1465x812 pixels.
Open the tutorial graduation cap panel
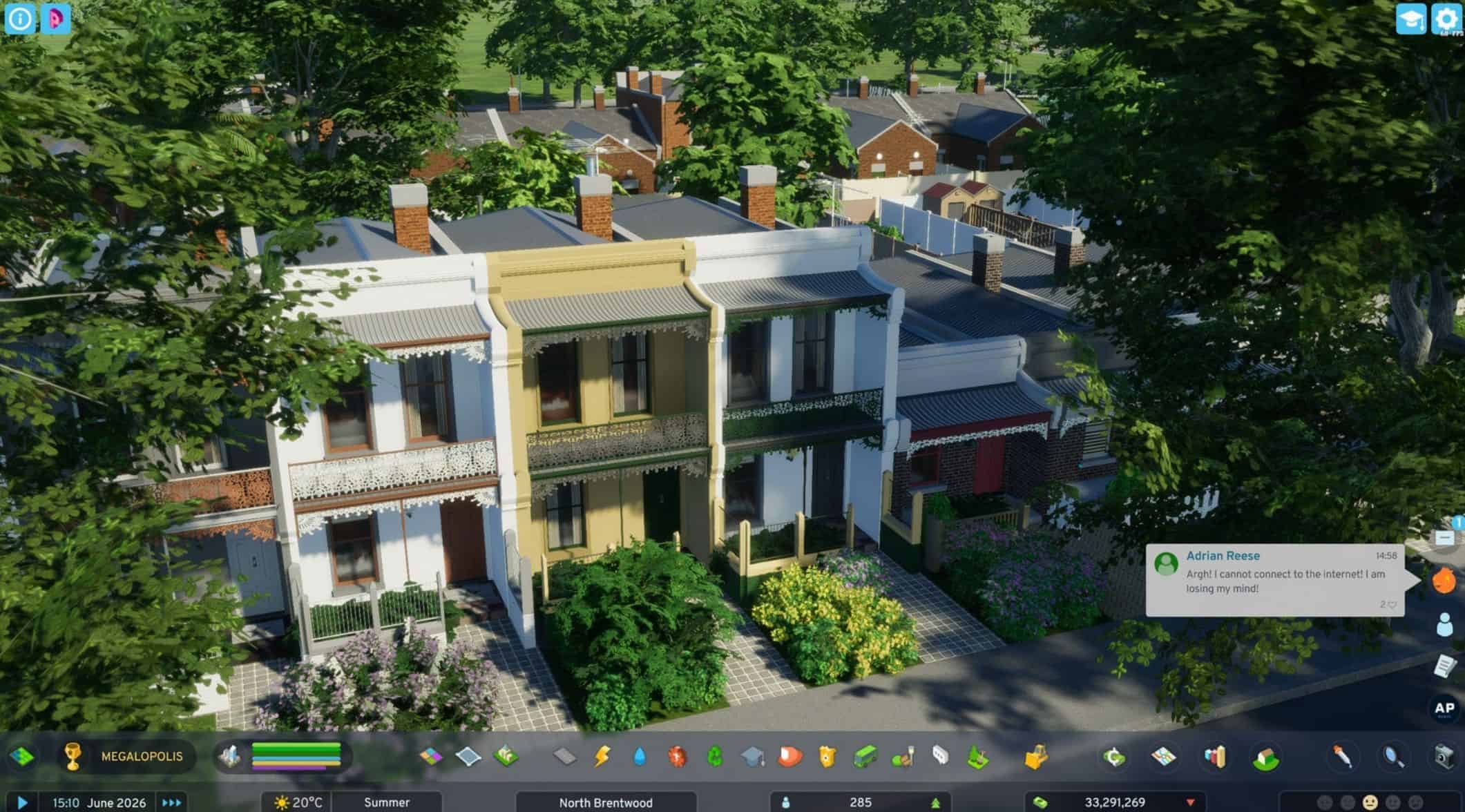(1410, 18)
